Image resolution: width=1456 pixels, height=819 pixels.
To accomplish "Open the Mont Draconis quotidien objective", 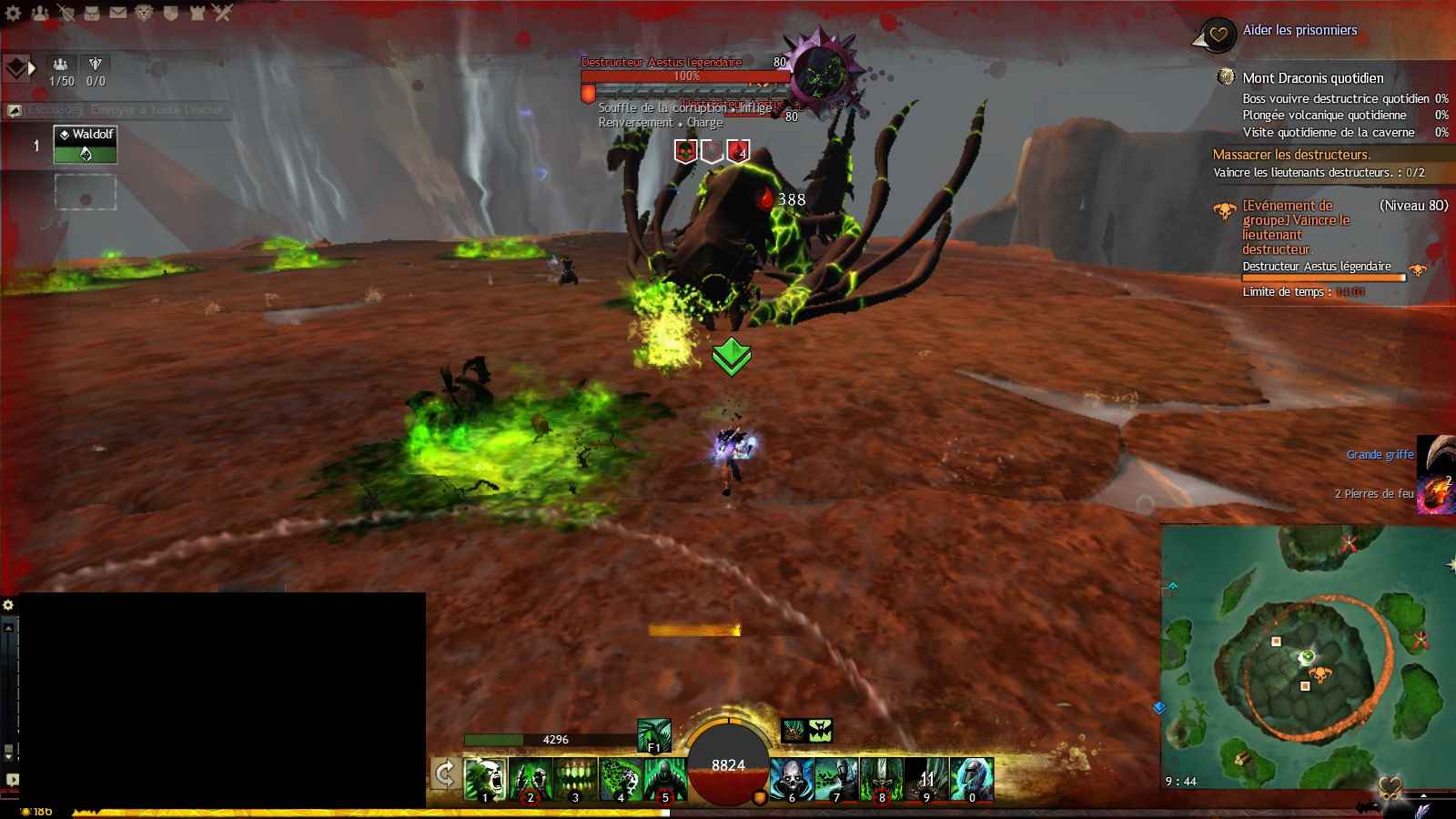I will point(1312,78).
